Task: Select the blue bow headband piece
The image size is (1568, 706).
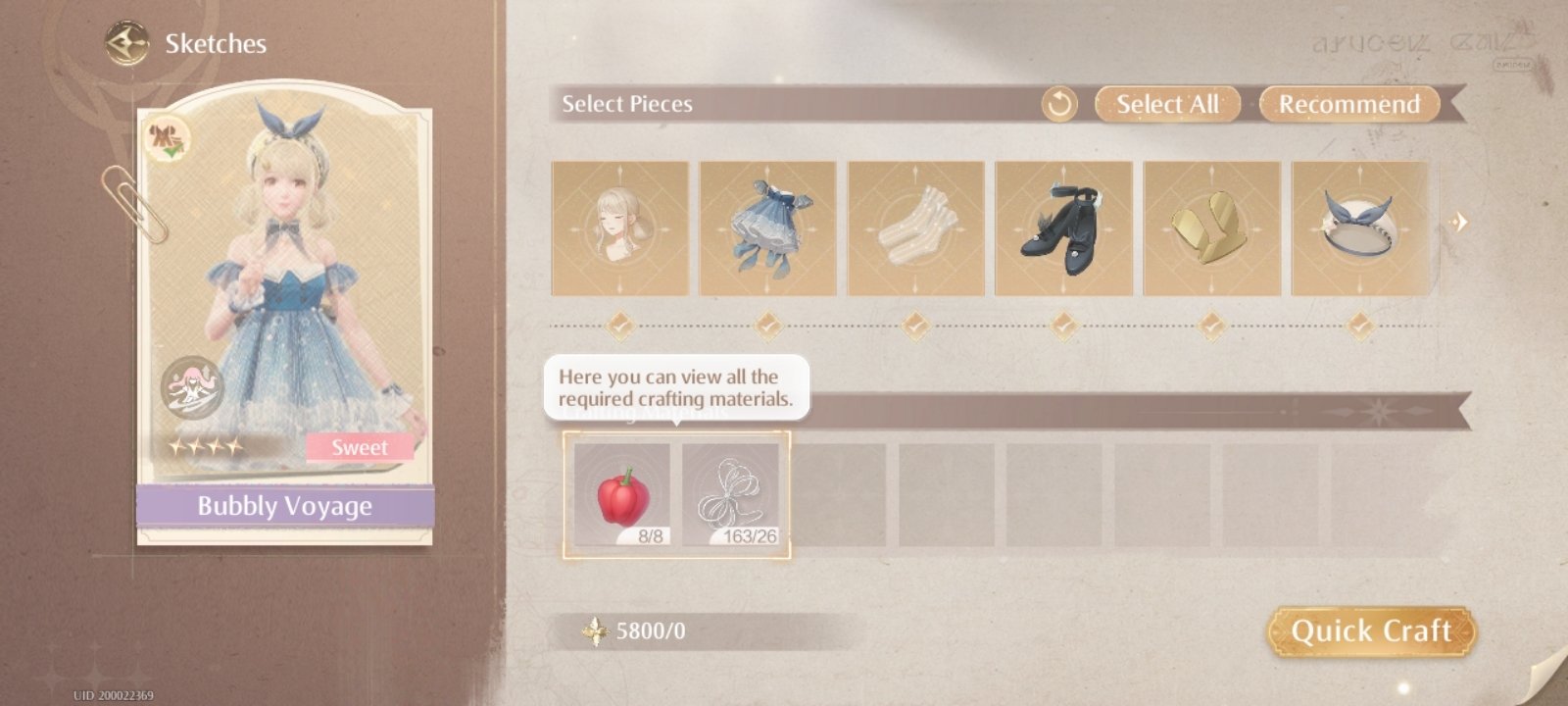Action: [x=1359, y=228]
